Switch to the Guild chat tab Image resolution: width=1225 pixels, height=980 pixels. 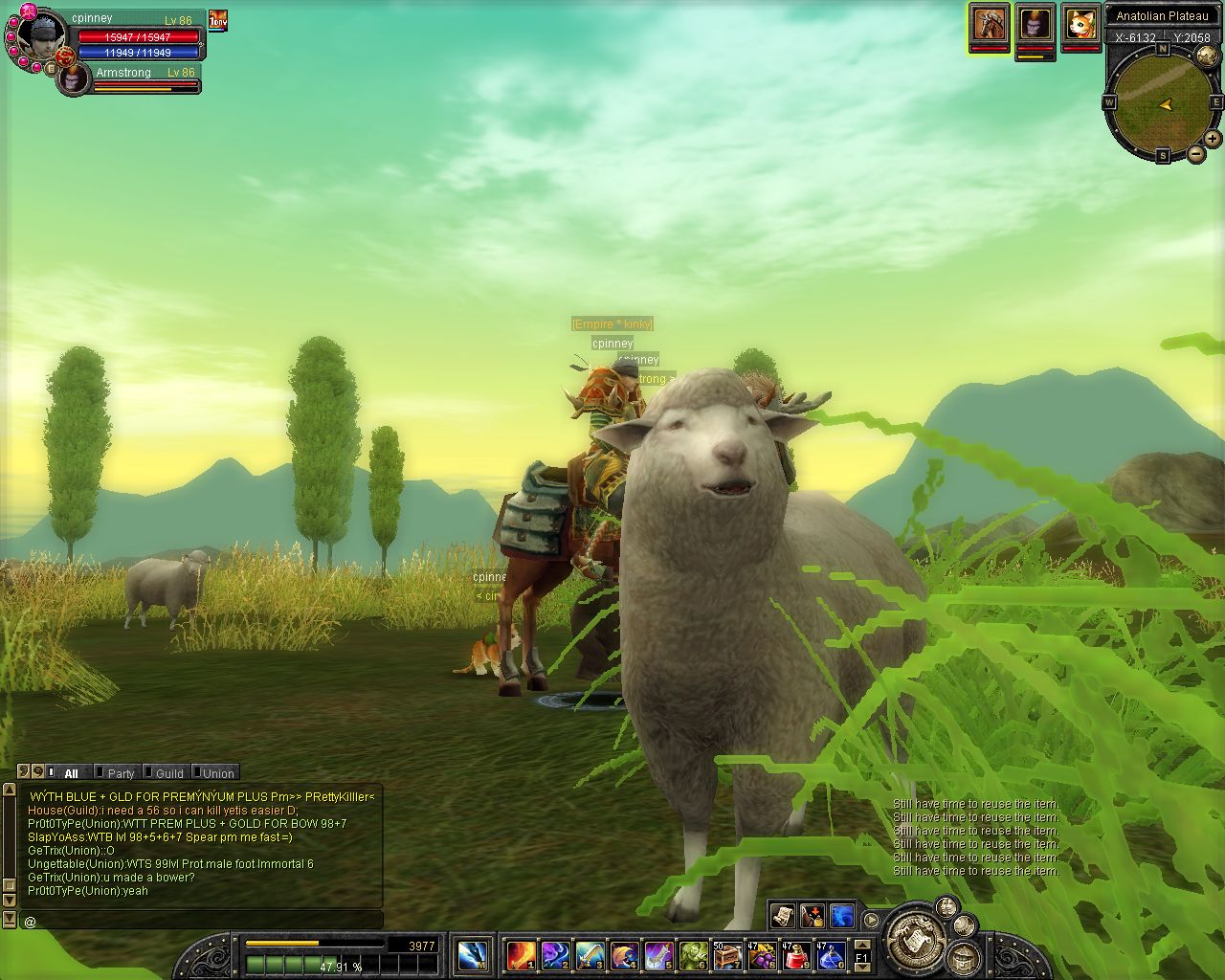[x=169, y=773]
